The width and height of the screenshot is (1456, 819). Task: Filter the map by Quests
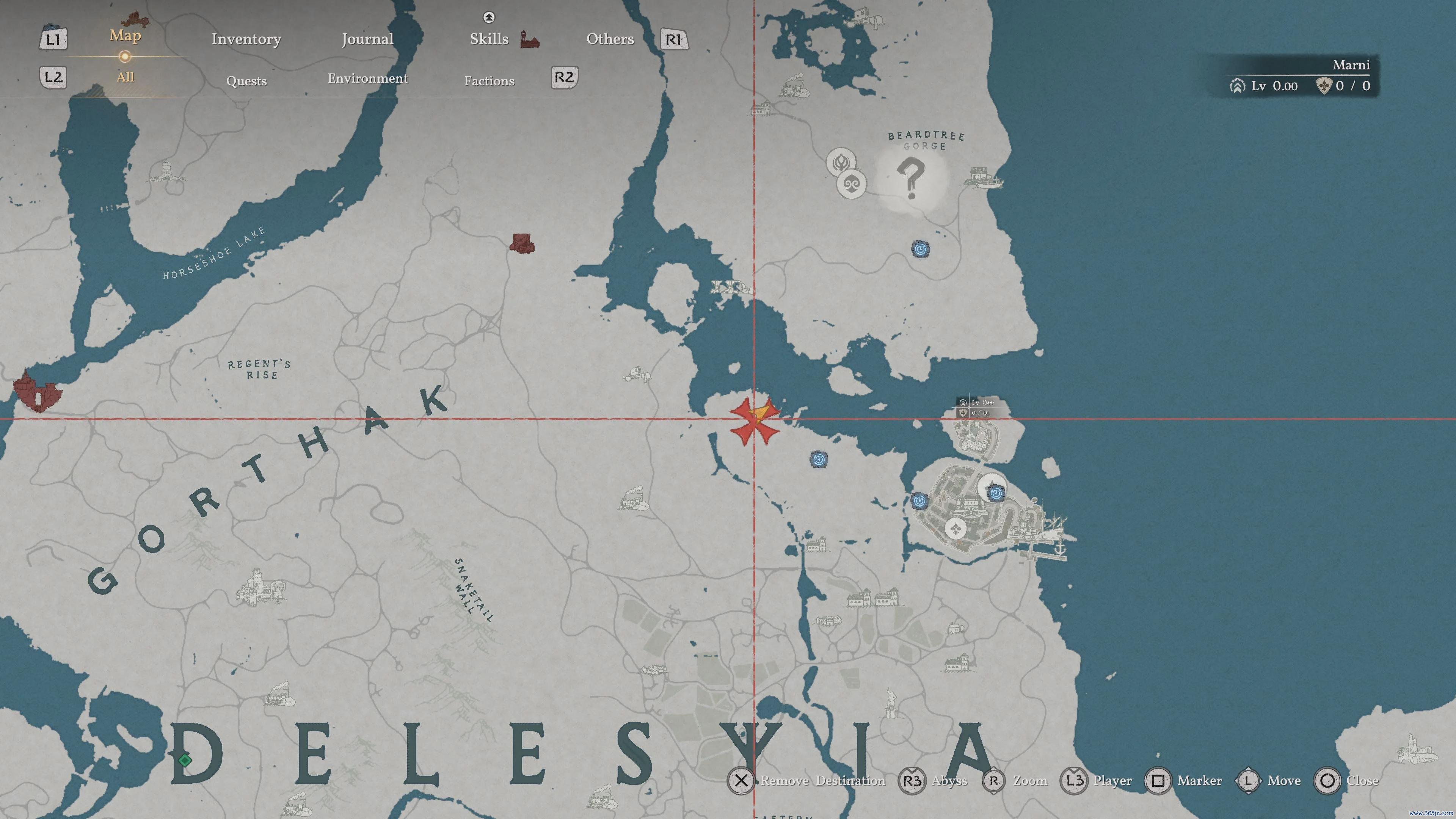(246, 81)
